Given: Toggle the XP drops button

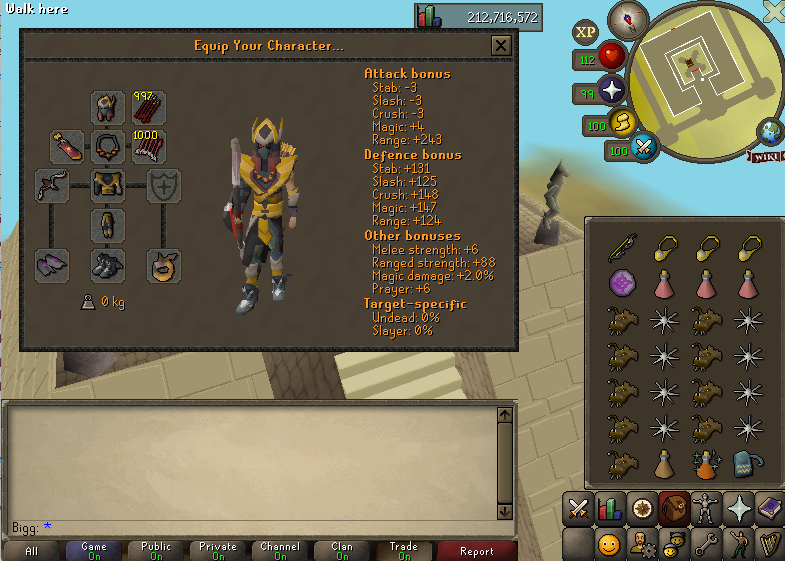Looking at the screenshot, I should [585, 32].
